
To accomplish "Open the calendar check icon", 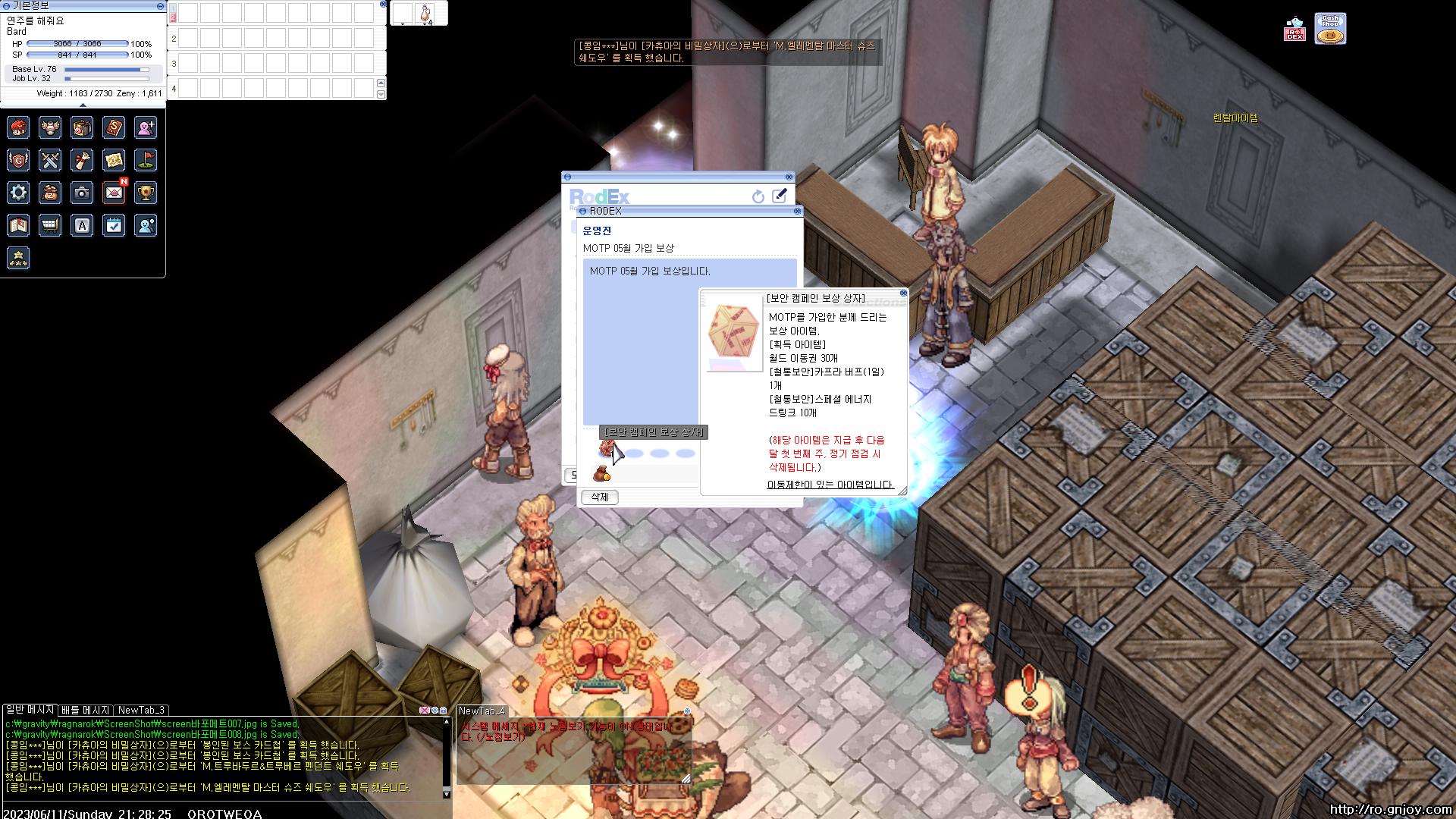I will click(x=114, y=225).
